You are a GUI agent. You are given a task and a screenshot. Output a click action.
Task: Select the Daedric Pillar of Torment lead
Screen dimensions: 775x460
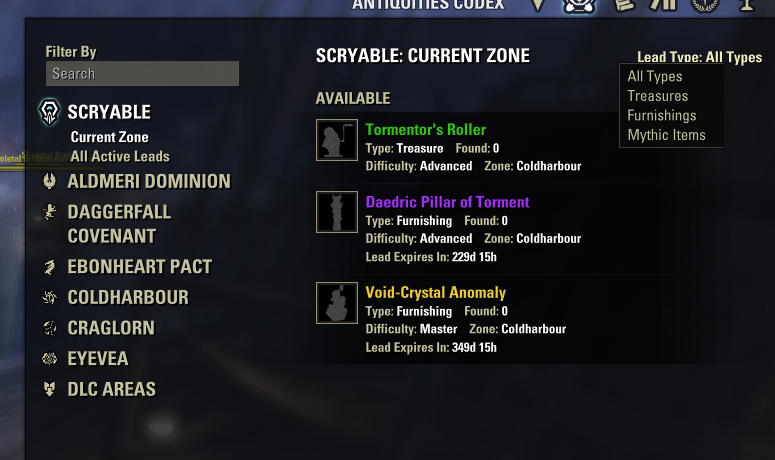[447, 202]
